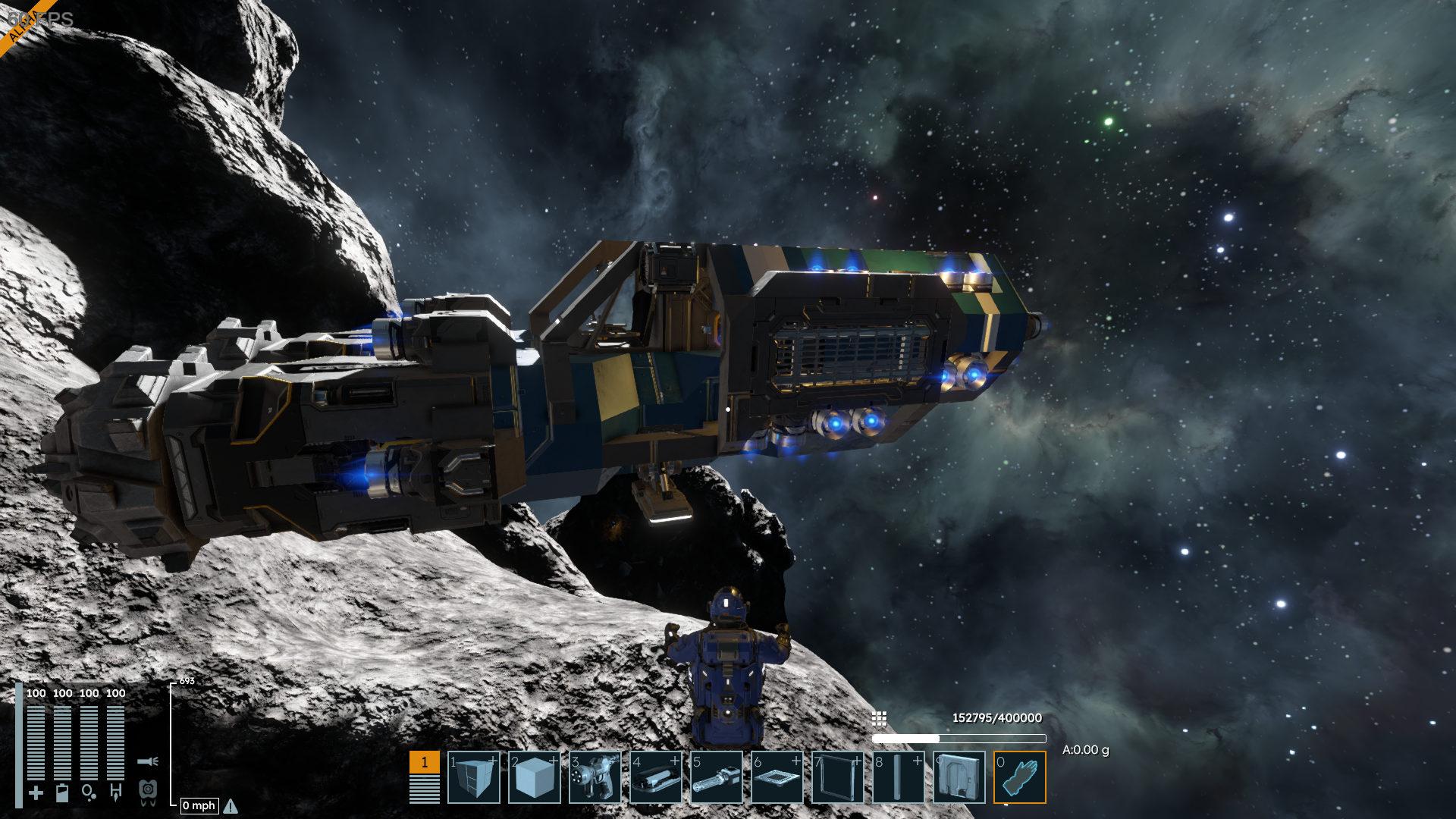
Task: Toggle the flashlight icon
Action: [148, 761]
